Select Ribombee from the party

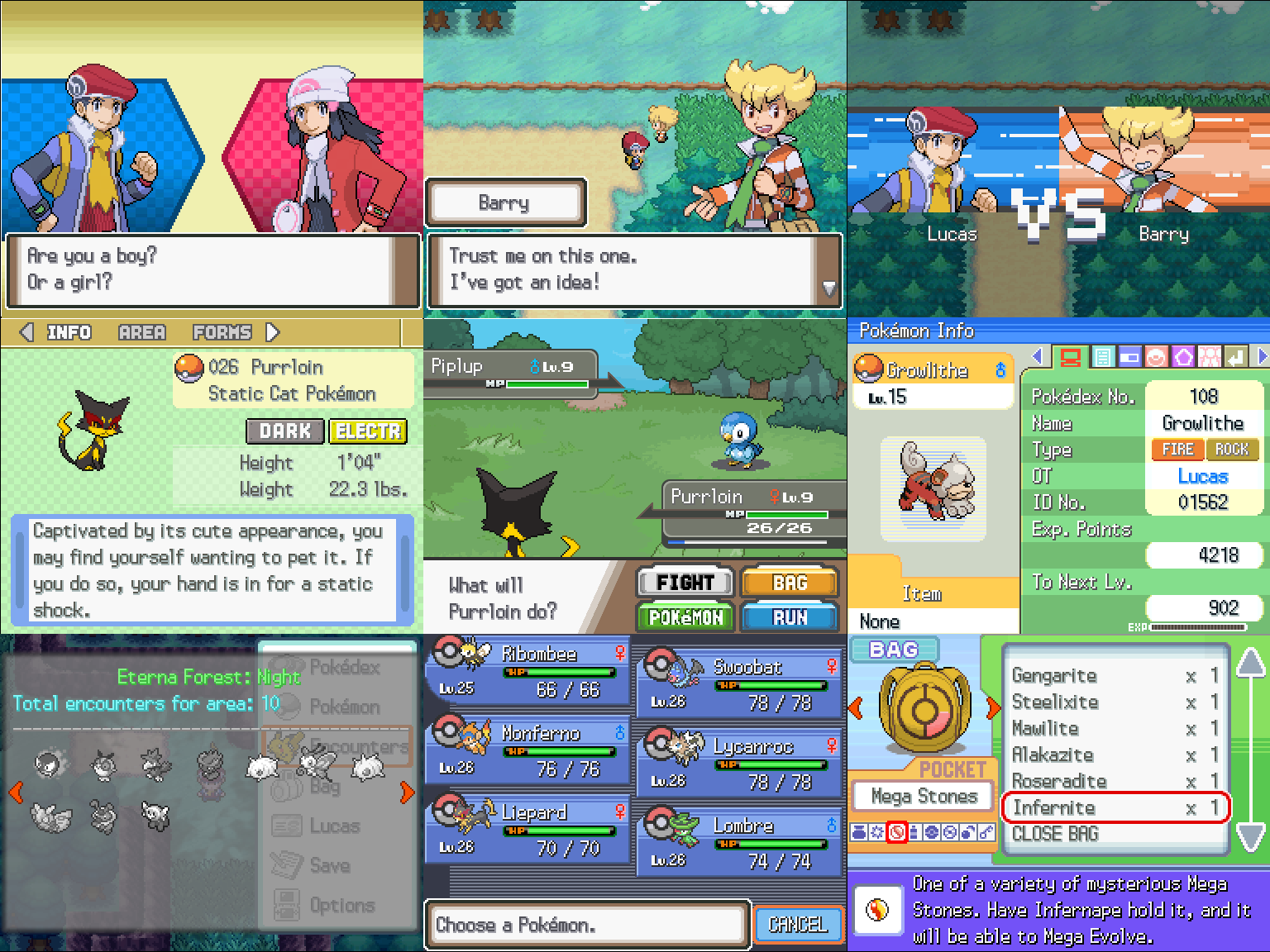pos(528,672)
